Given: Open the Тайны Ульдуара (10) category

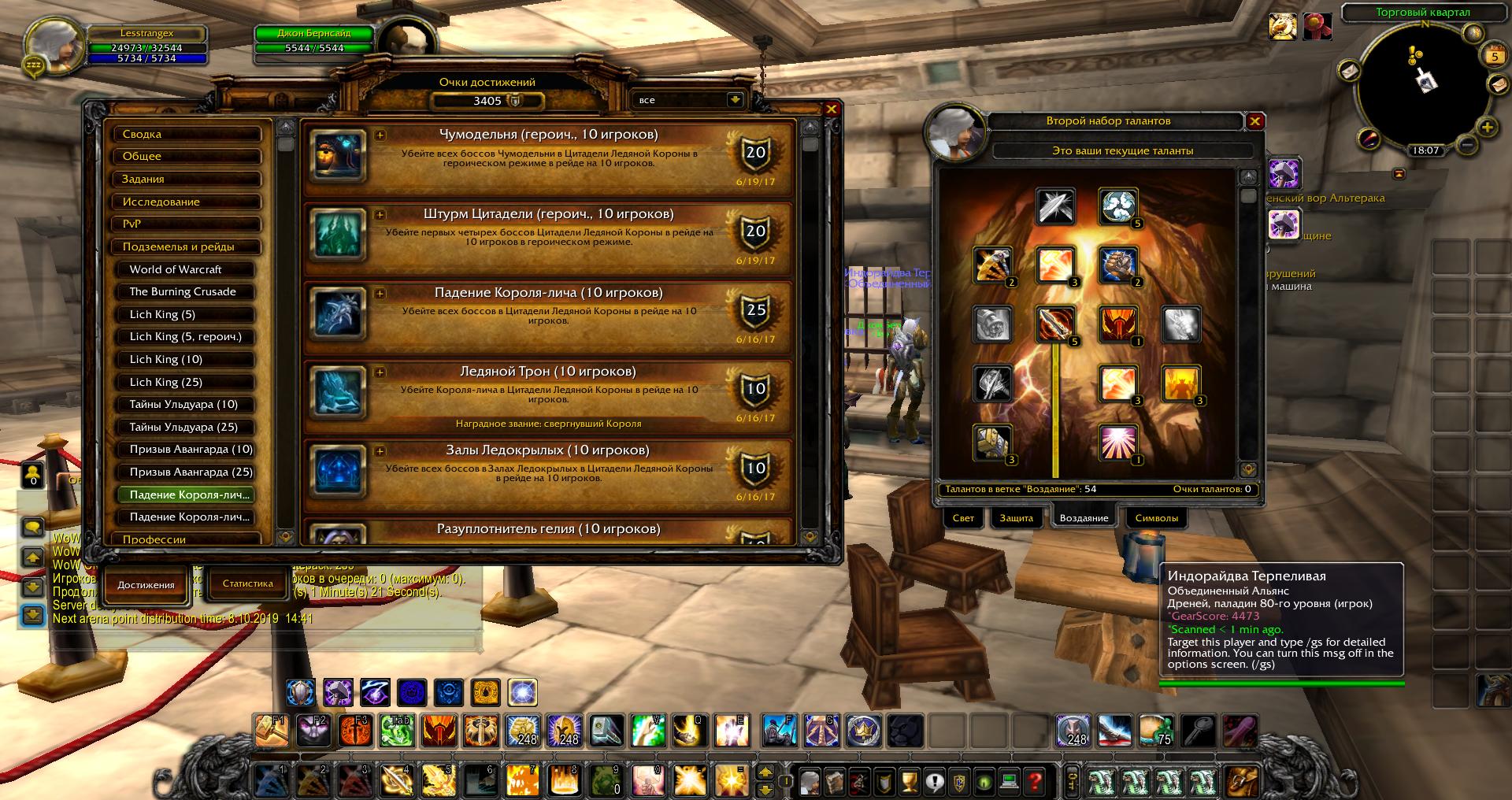Looking at the screenshot, I should [187, 404].
